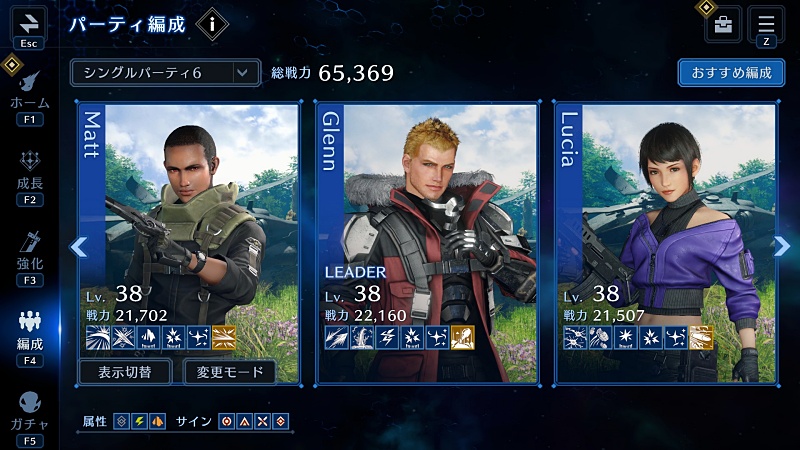Screen dimensions: 800x450
Task: Click the 変更モード change mode button
Action: (229, 373)
